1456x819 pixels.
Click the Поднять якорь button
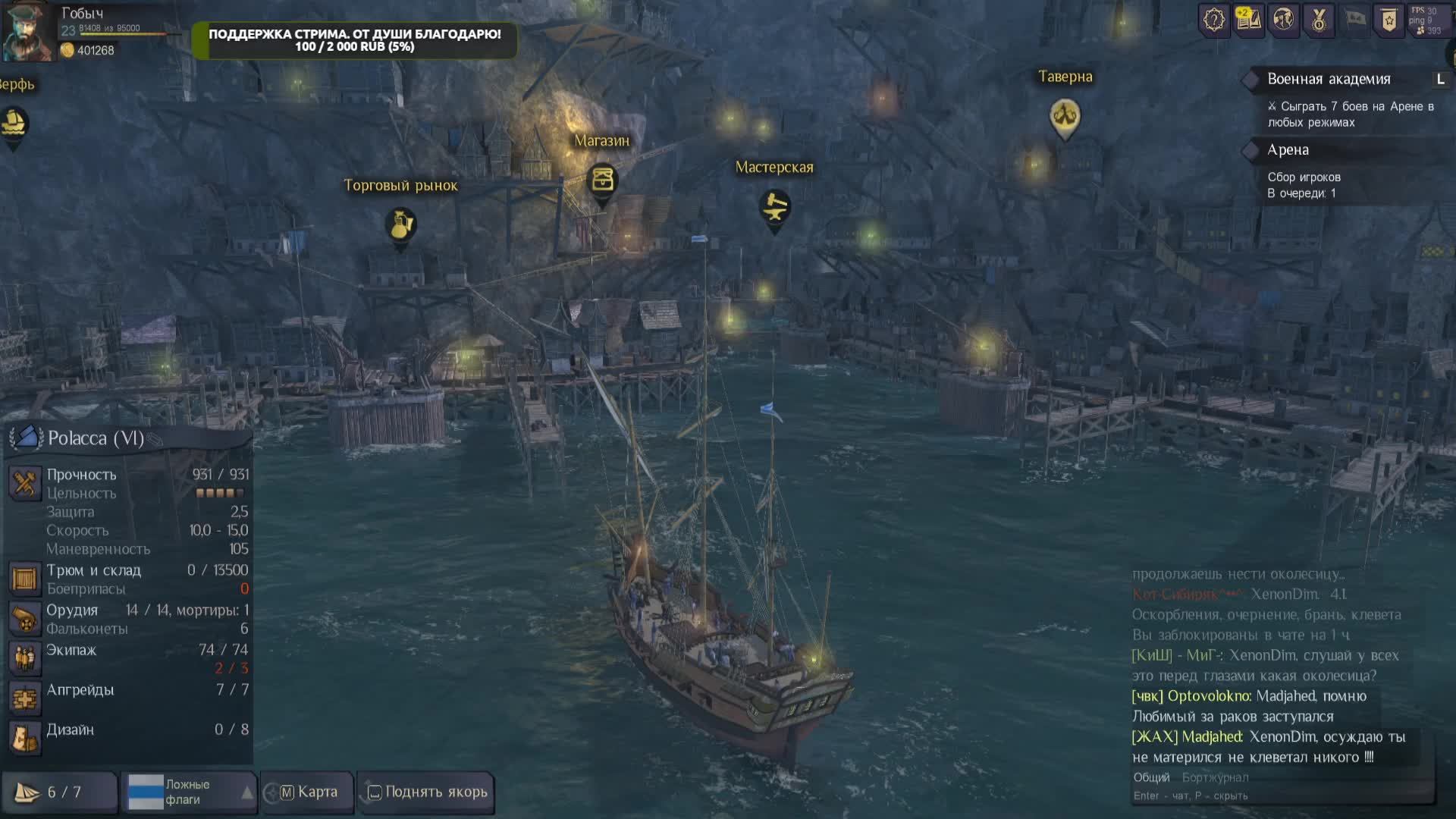427,792
